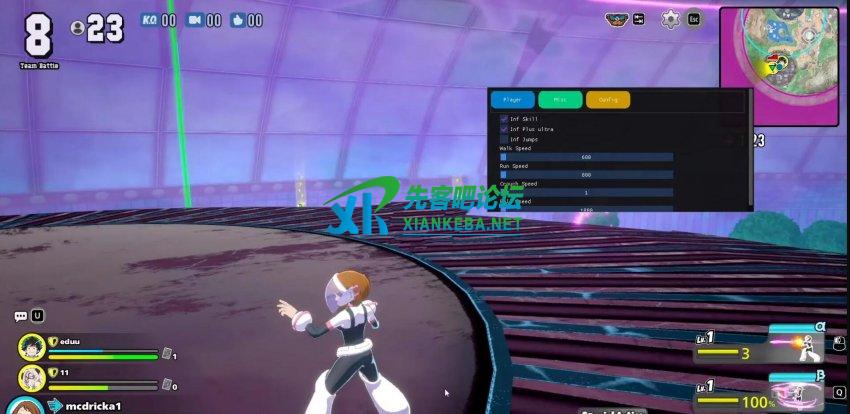Select teammate 11's portrait
This screenshot has width=850, height=414.
tap(31, 378)
